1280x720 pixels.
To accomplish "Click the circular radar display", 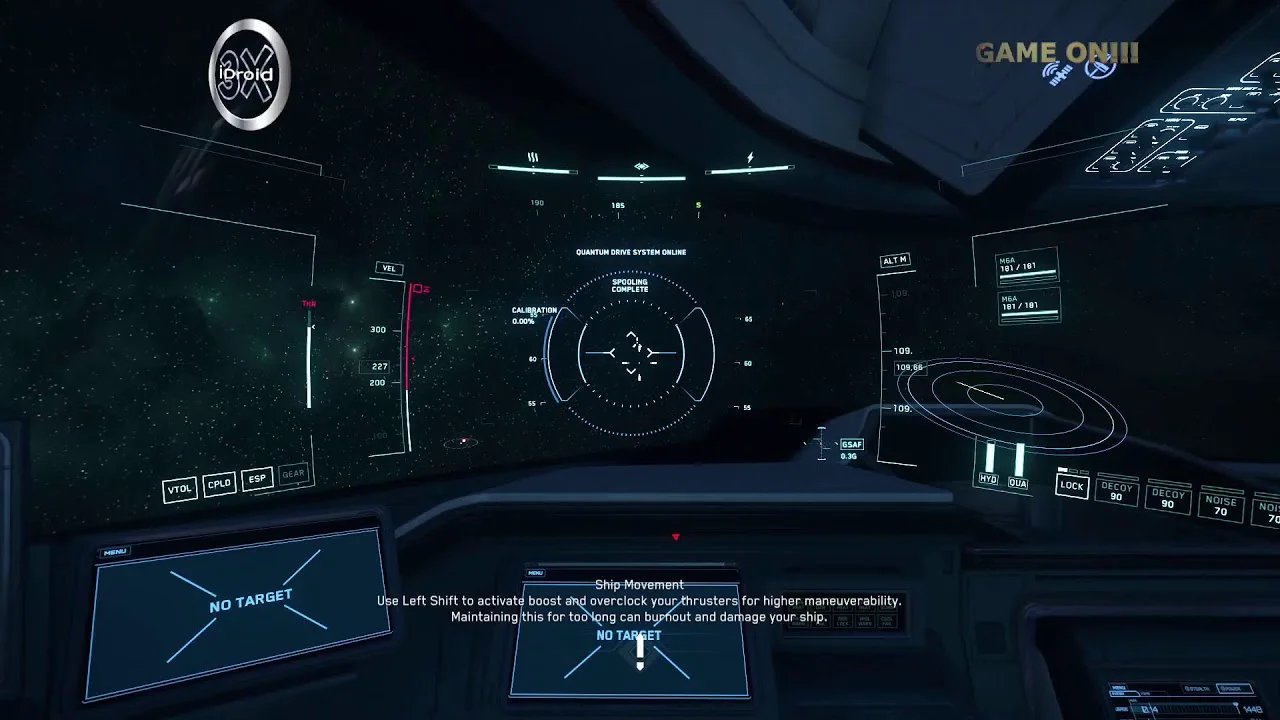I will click(1012, 401).
